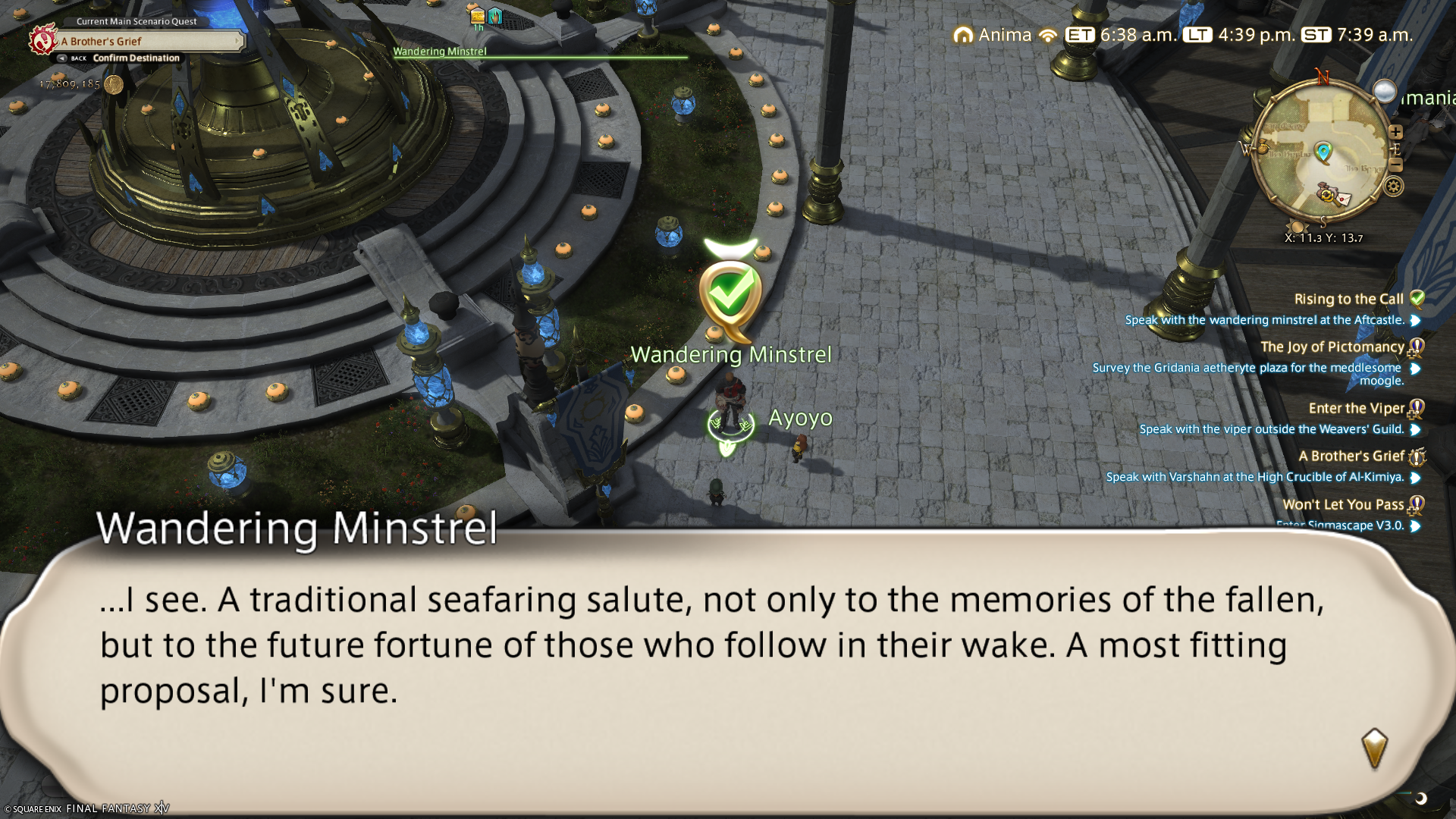The height and width of the screenshot is (819, 1456).
Task: Select A Brother's Grief in the duty list
Action: pos(1351,457)
